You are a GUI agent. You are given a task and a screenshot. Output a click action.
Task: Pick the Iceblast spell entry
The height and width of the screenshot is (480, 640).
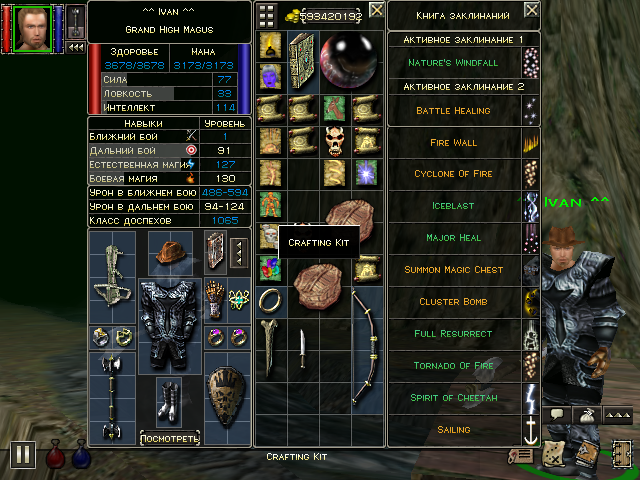[453, 206]
